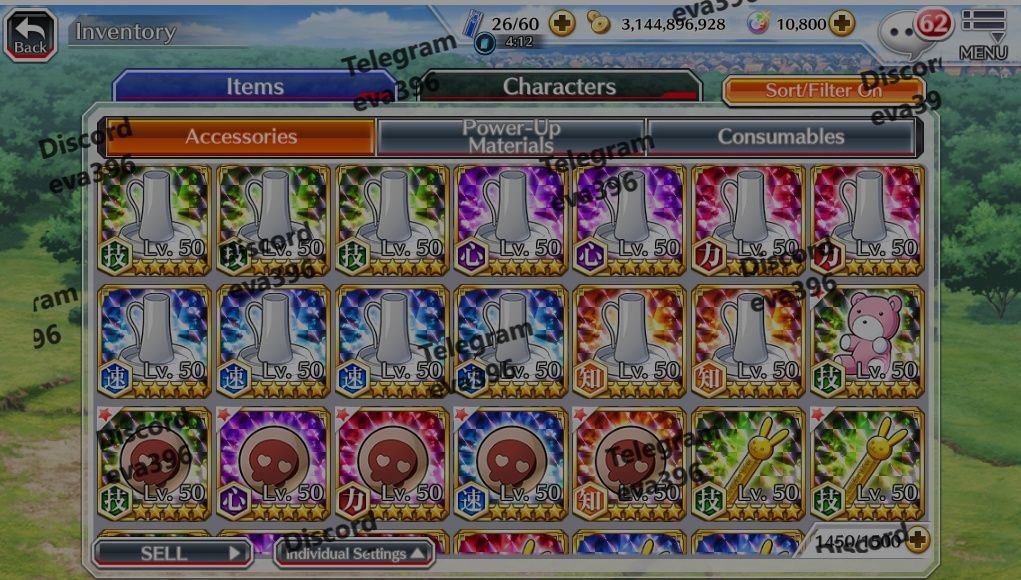This screenshot has width=1021, height=580.
Task: Go back using the Back button
Action: coord(30,32)
